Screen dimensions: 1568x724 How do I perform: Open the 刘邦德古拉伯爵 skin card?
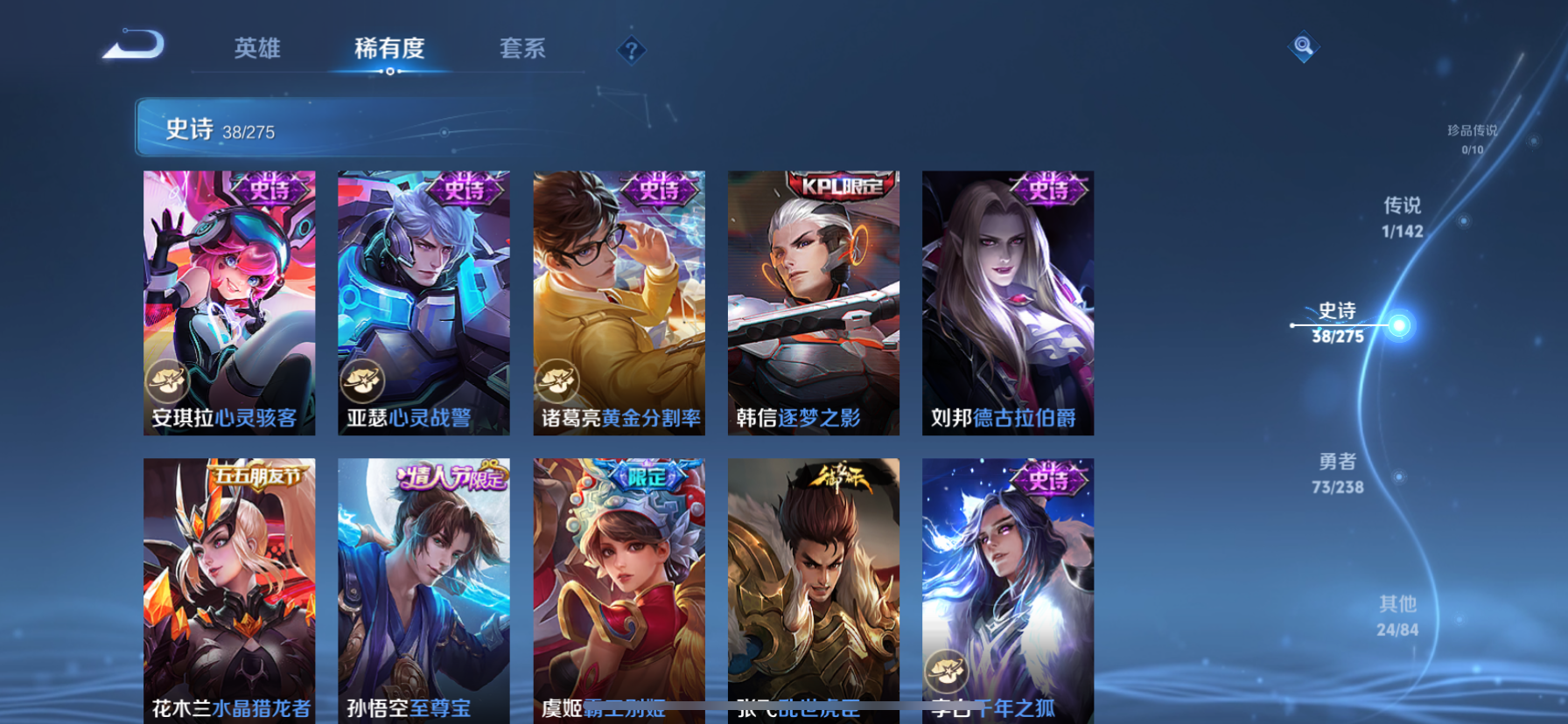click(x=1007, y=302)
